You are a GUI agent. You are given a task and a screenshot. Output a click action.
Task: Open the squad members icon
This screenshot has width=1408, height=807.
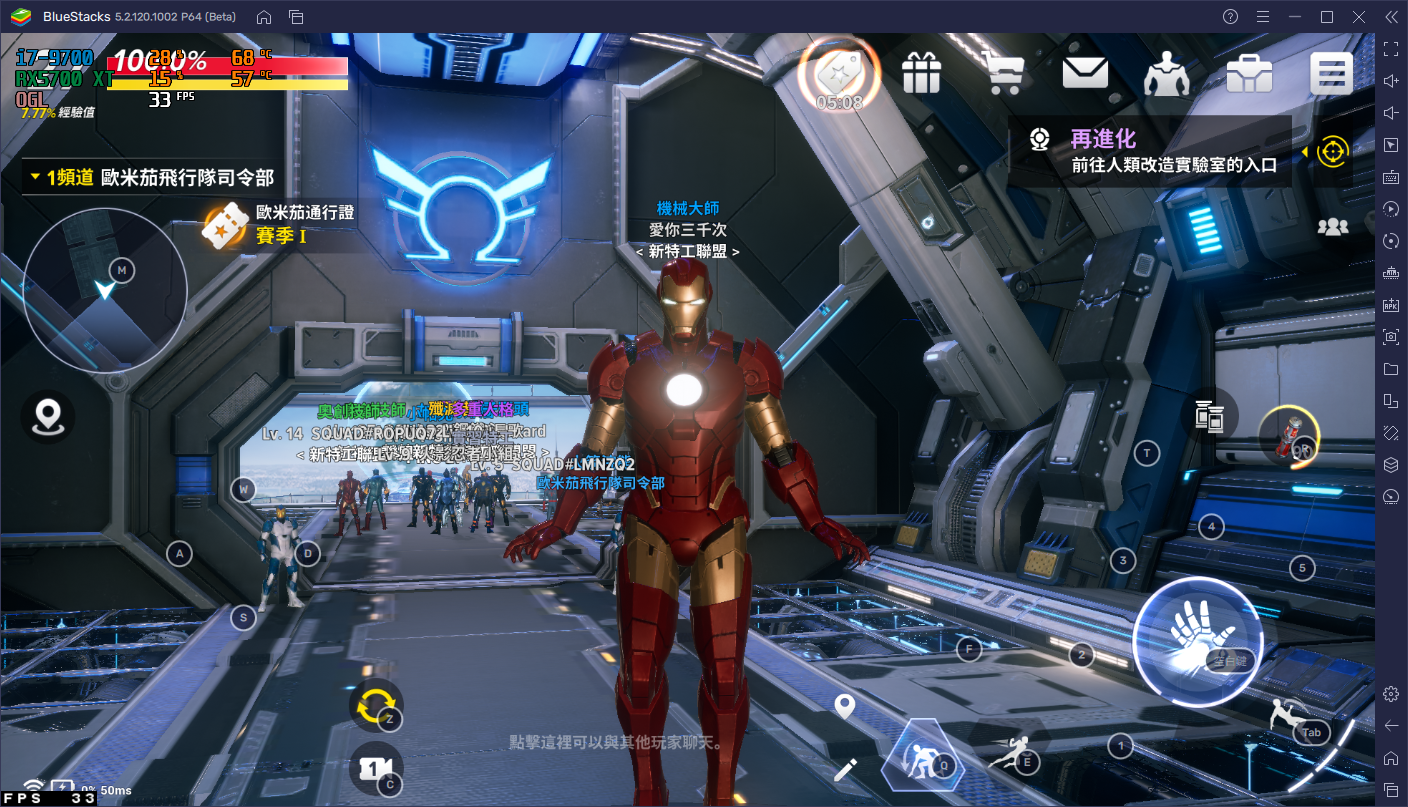point(1332,227)
